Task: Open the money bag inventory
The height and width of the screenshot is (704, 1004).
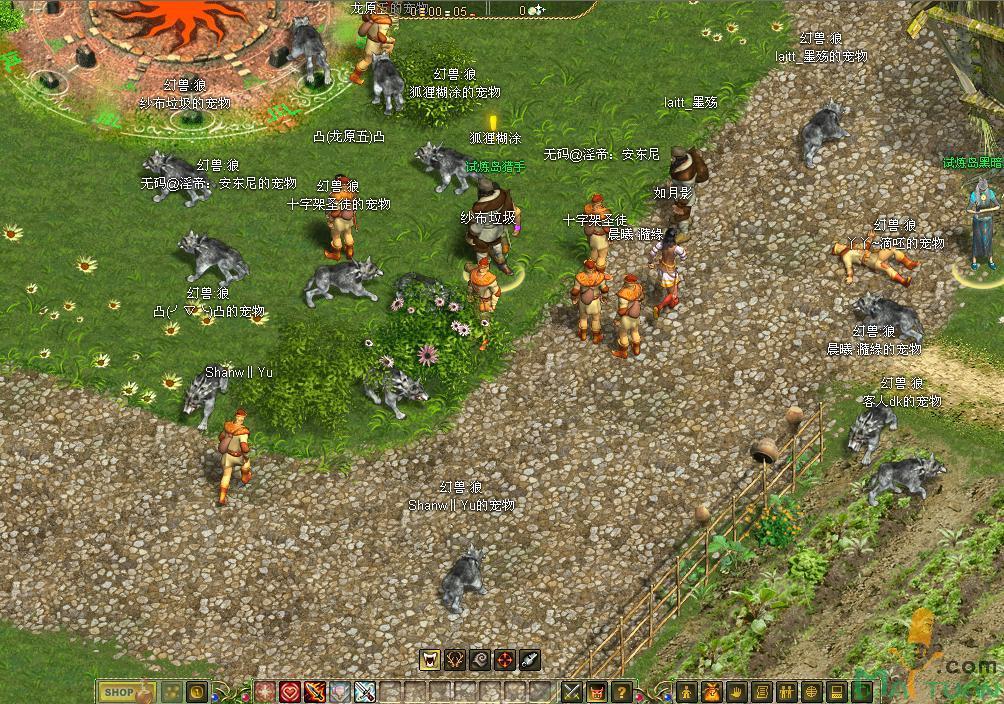Action: (x=712, y=691)
